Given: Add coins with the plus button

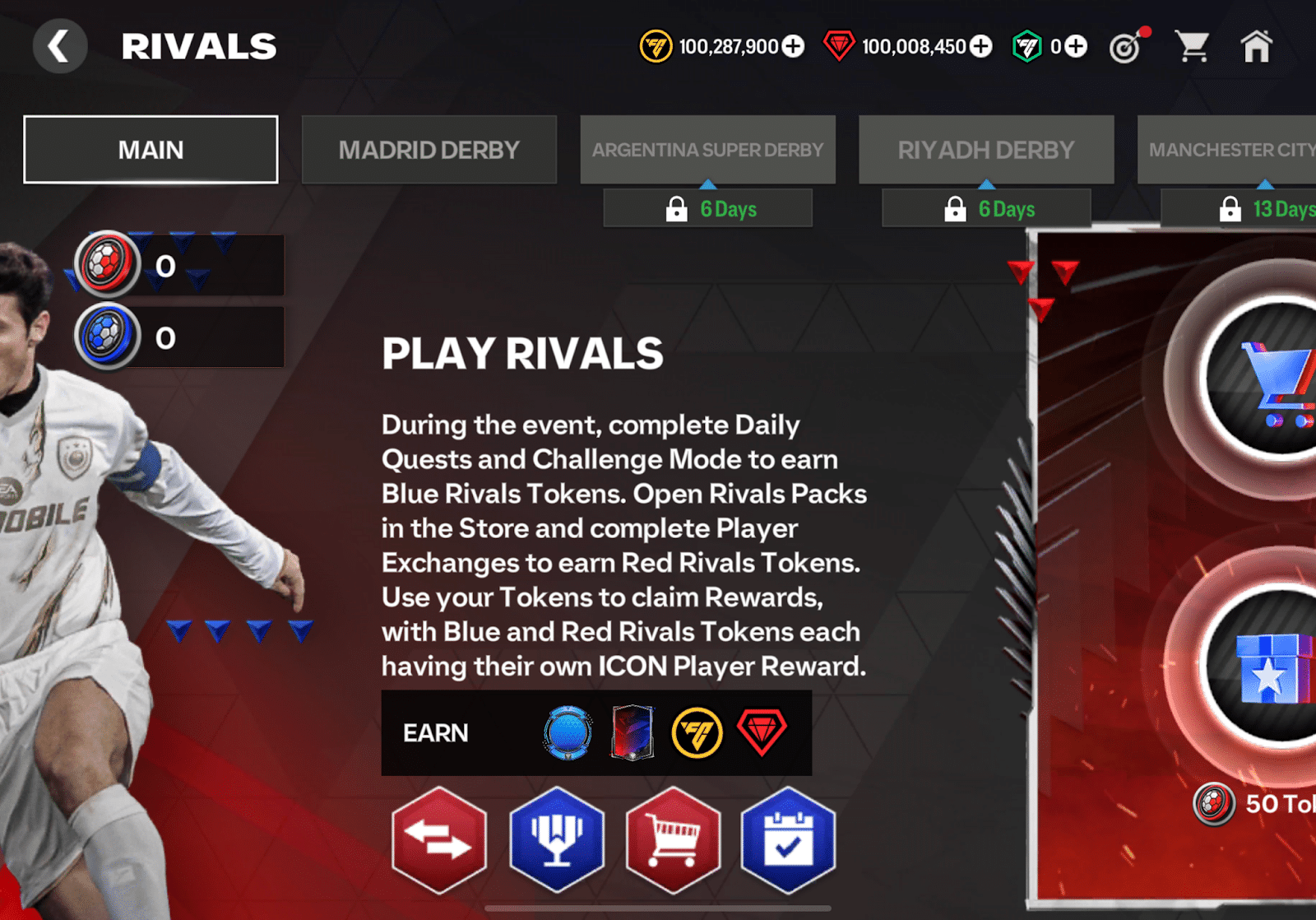Looking at the screenshot, I should 792,47.
